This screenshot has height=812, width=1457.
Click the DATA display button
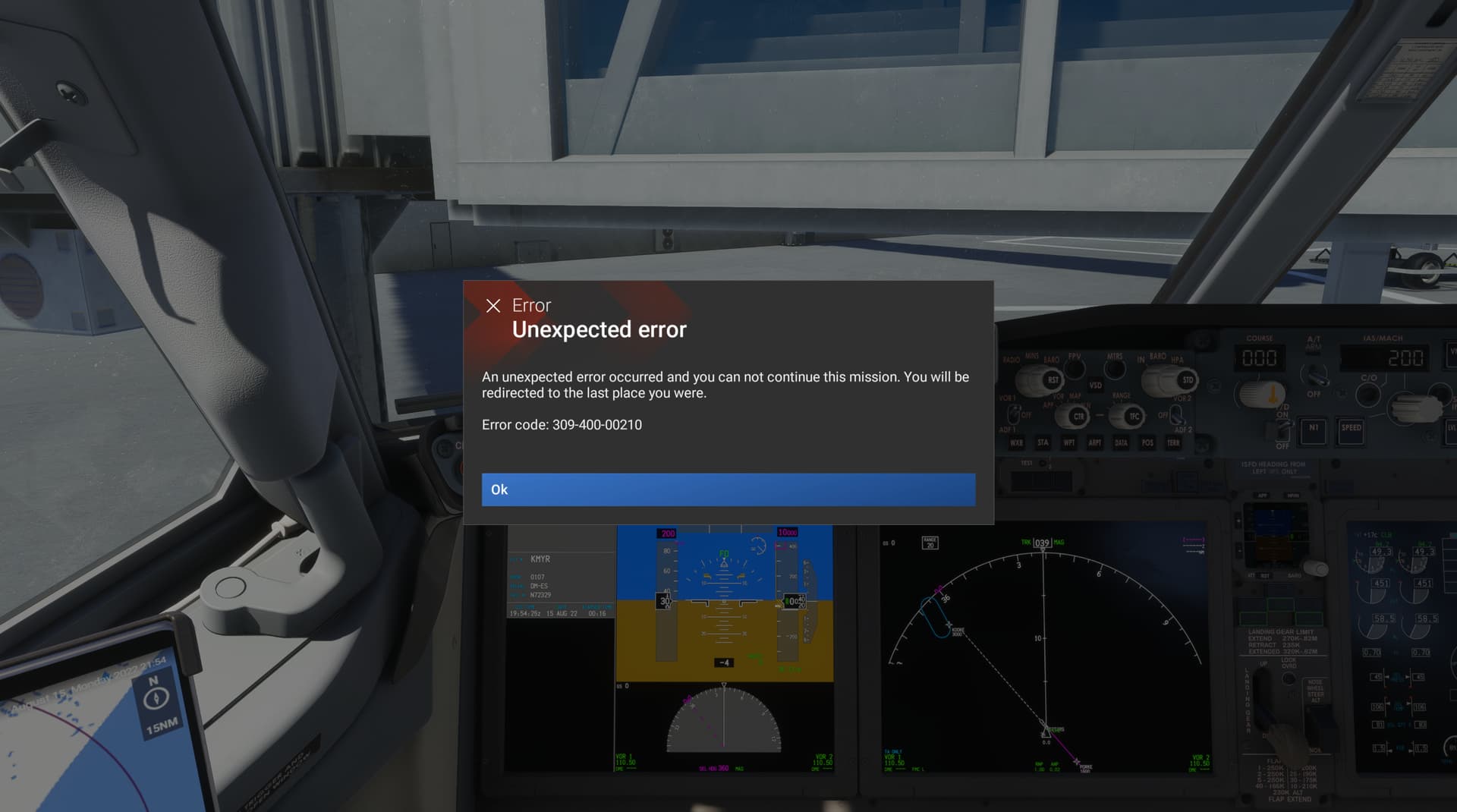[x=1122, y=443]
